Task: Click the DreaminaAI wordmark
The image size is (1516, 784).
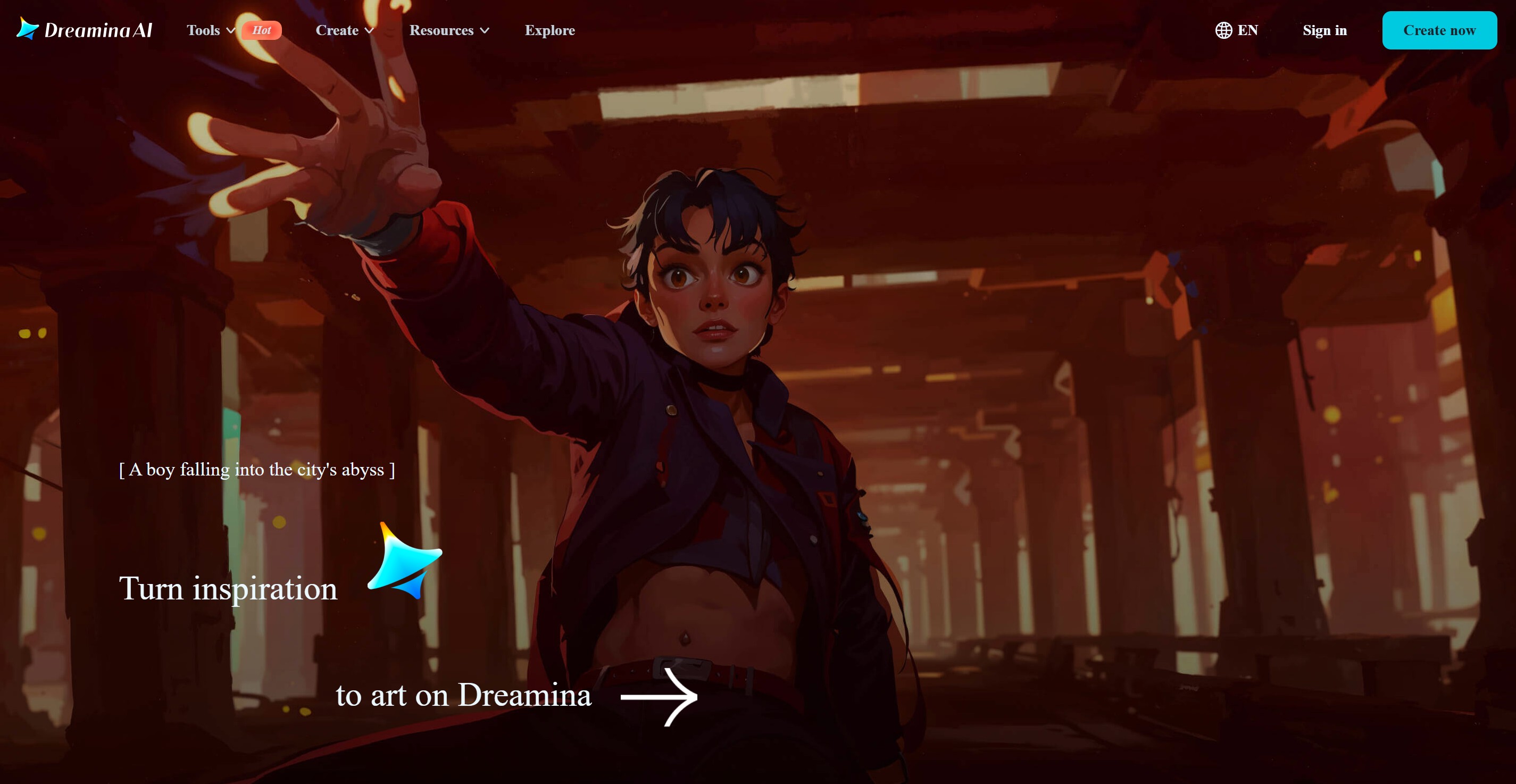Action: (98, 29)
